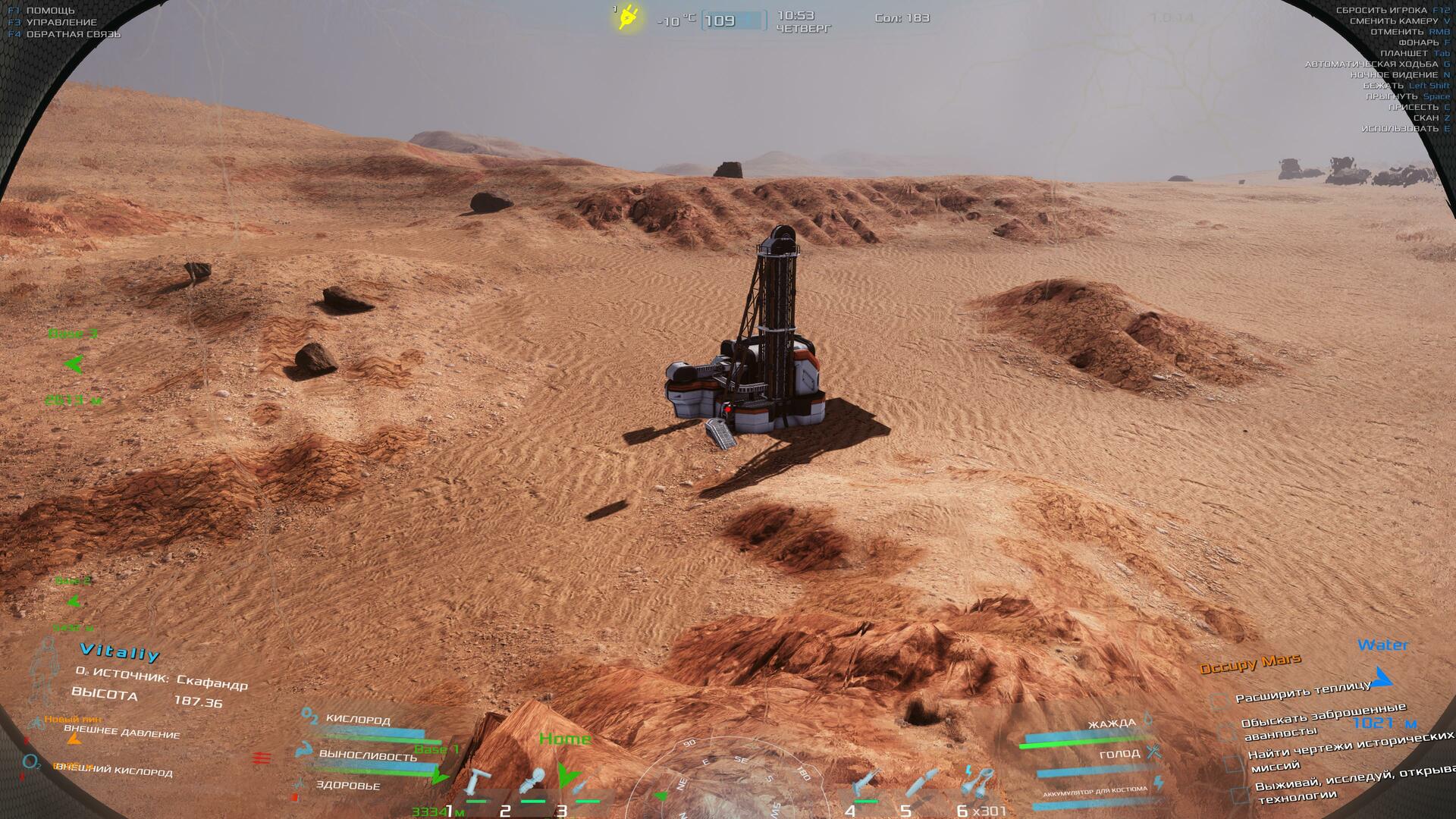1456x819 pixels.
Task: Check the Найти чертежи исторических миссий box
Action: click(x=1234, y=762)
